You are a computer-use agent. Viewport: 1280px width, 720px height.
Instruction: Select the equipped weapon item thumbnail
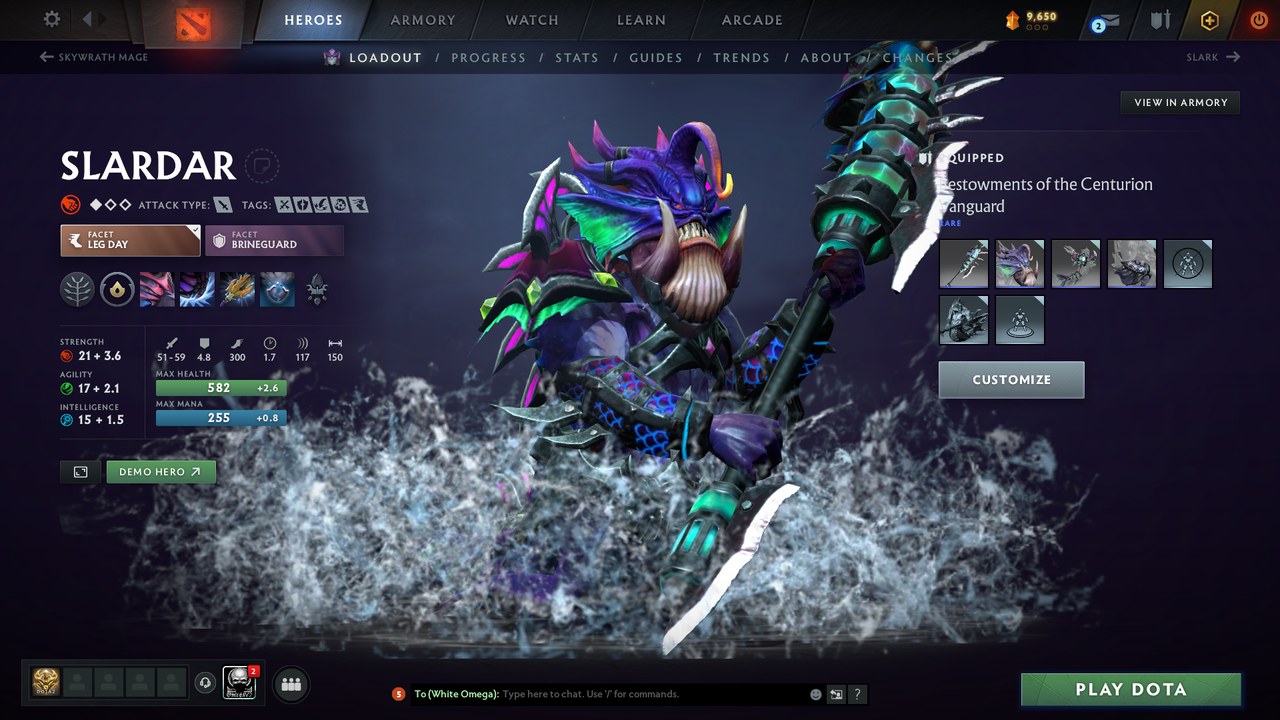[963, 263]
